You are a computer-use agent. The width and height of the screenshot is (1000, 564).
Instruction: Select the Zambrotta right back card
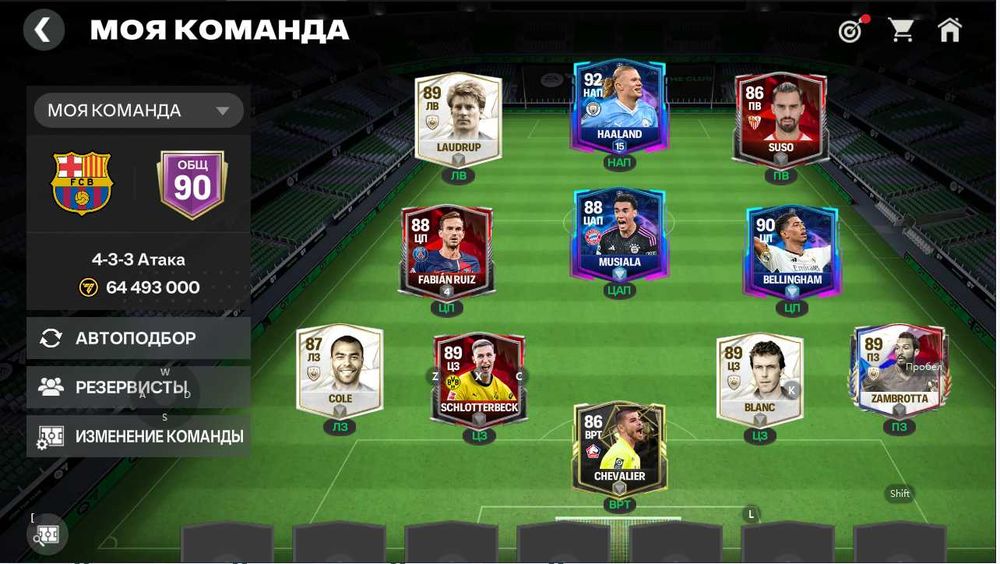[x=898, y=370]
